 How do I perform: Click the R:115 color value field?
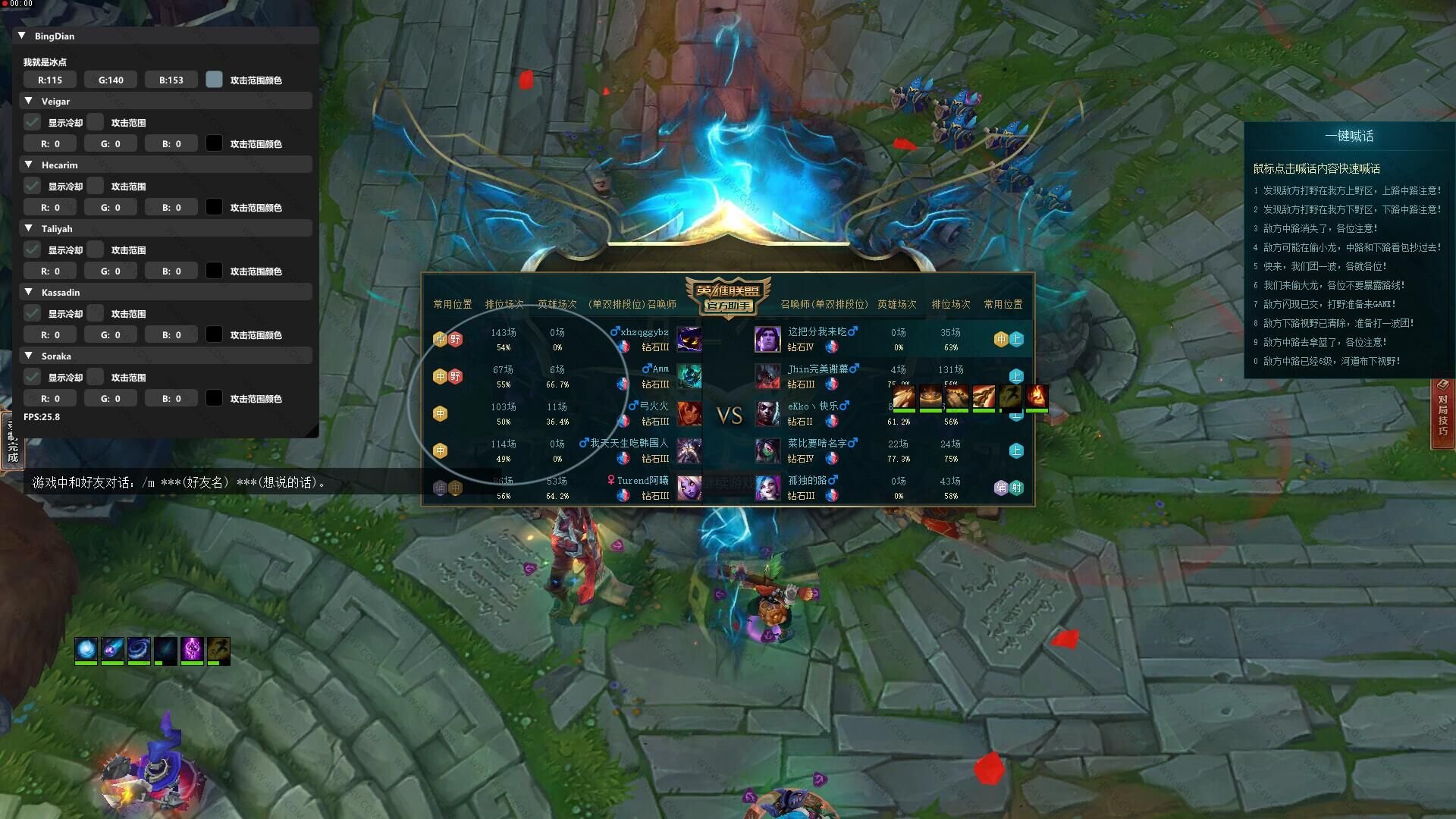pos(50,80)
